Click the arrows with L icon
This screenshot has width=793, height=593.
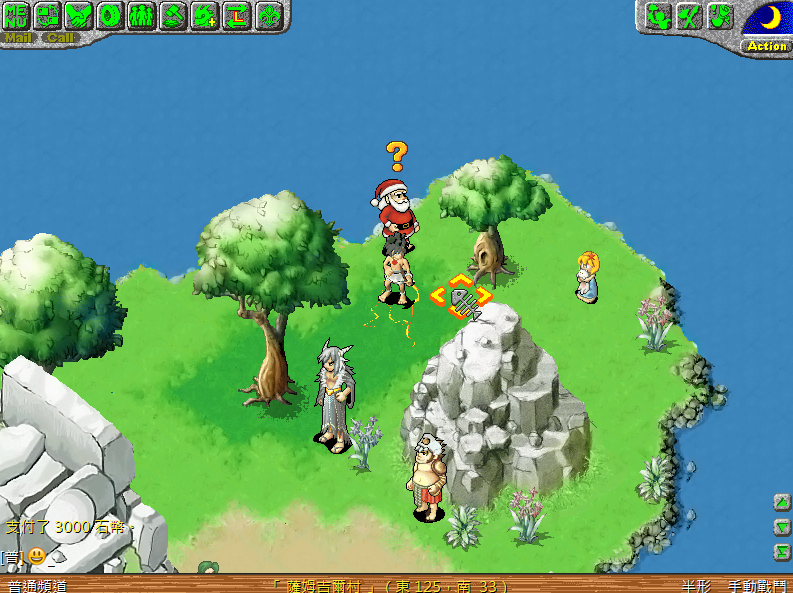pos(236,15)
